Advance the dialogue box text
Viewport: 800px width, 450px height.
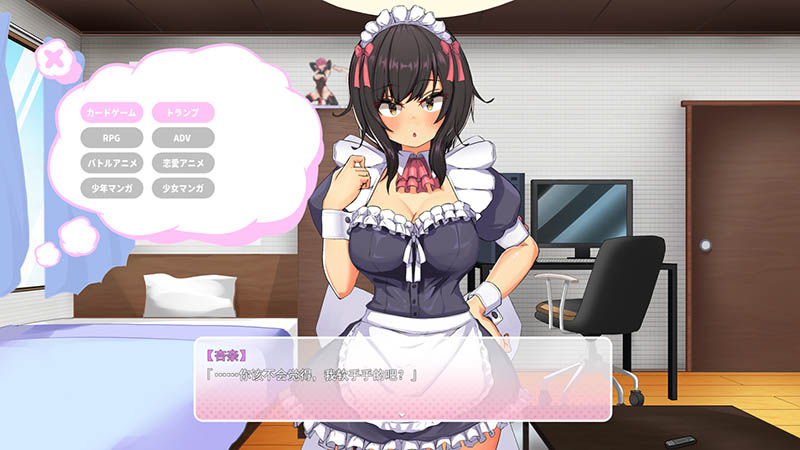tap(402, 411)
